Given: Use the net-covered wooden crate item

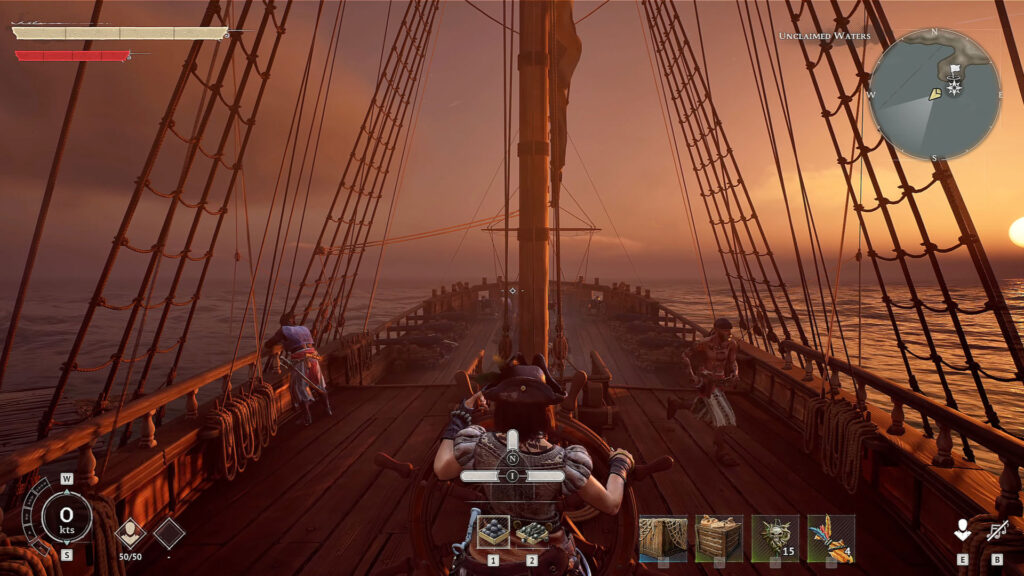Looking at the screenshot, I should click(663, 538).
